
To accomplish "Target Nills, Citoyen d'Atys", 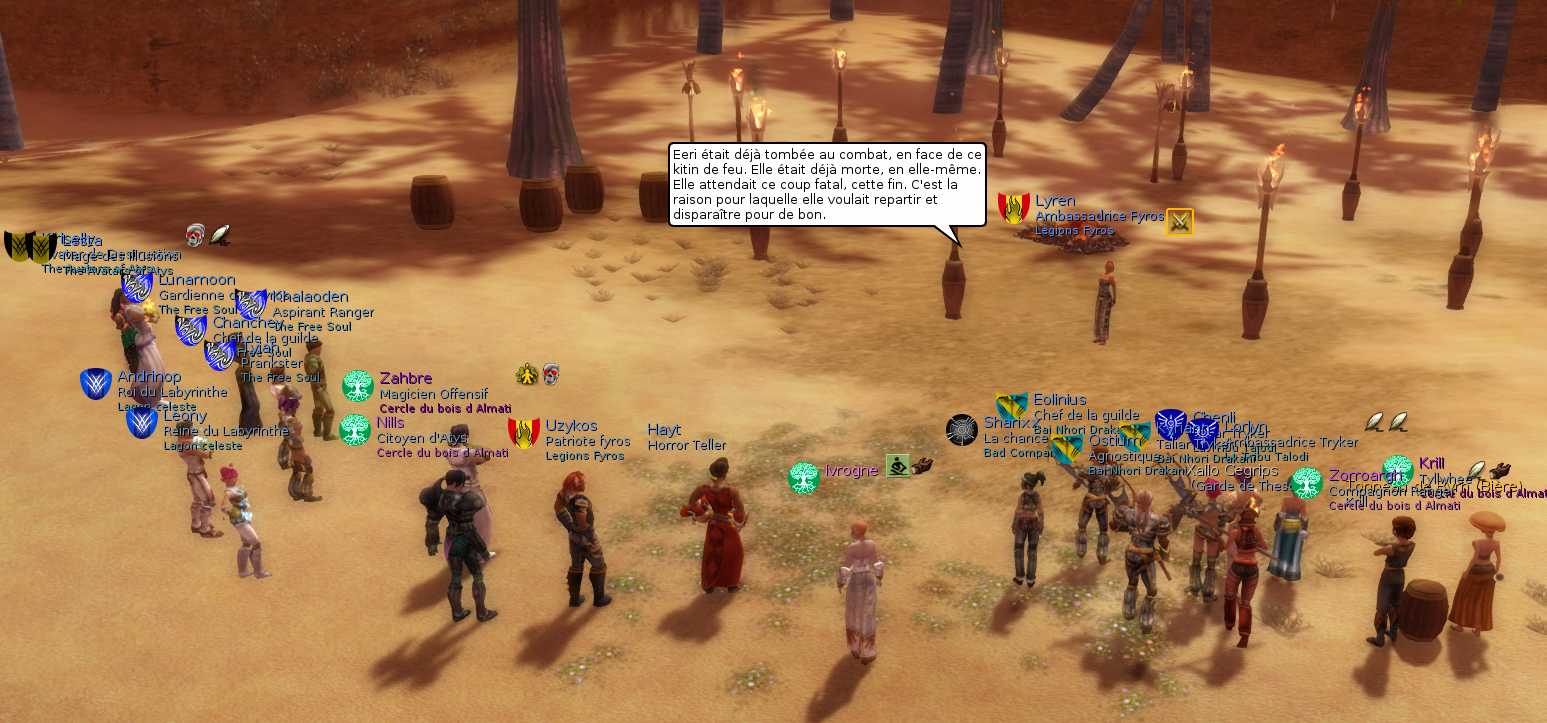I will (391, 422).
